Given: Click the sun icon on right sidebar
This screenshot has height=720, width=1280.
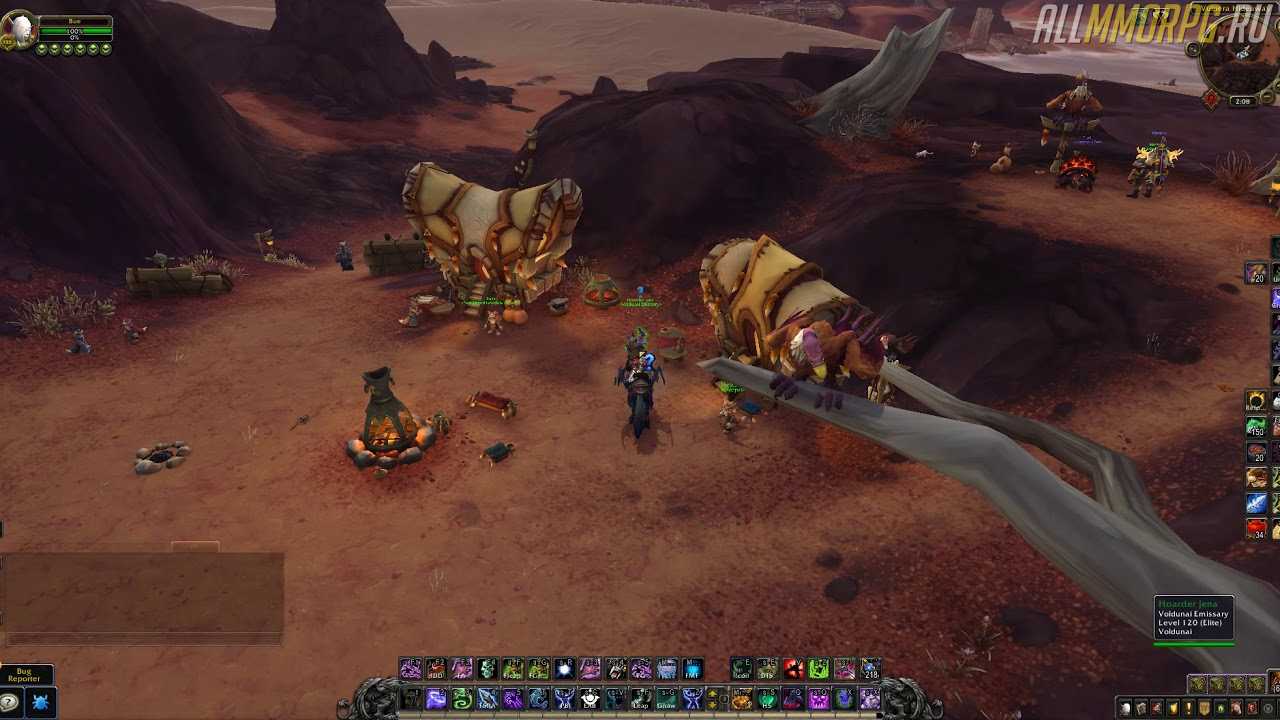Looking at the screenshot, I should pos(1256,401).
